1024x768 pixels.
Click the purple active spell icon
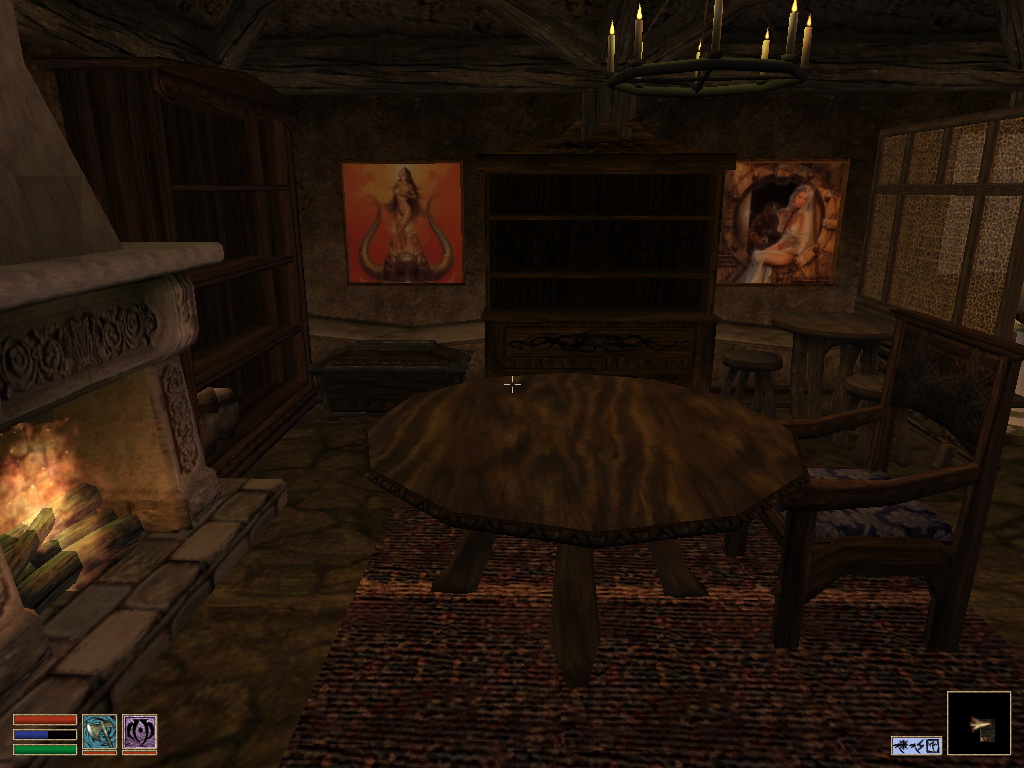(x=139, y=732)
